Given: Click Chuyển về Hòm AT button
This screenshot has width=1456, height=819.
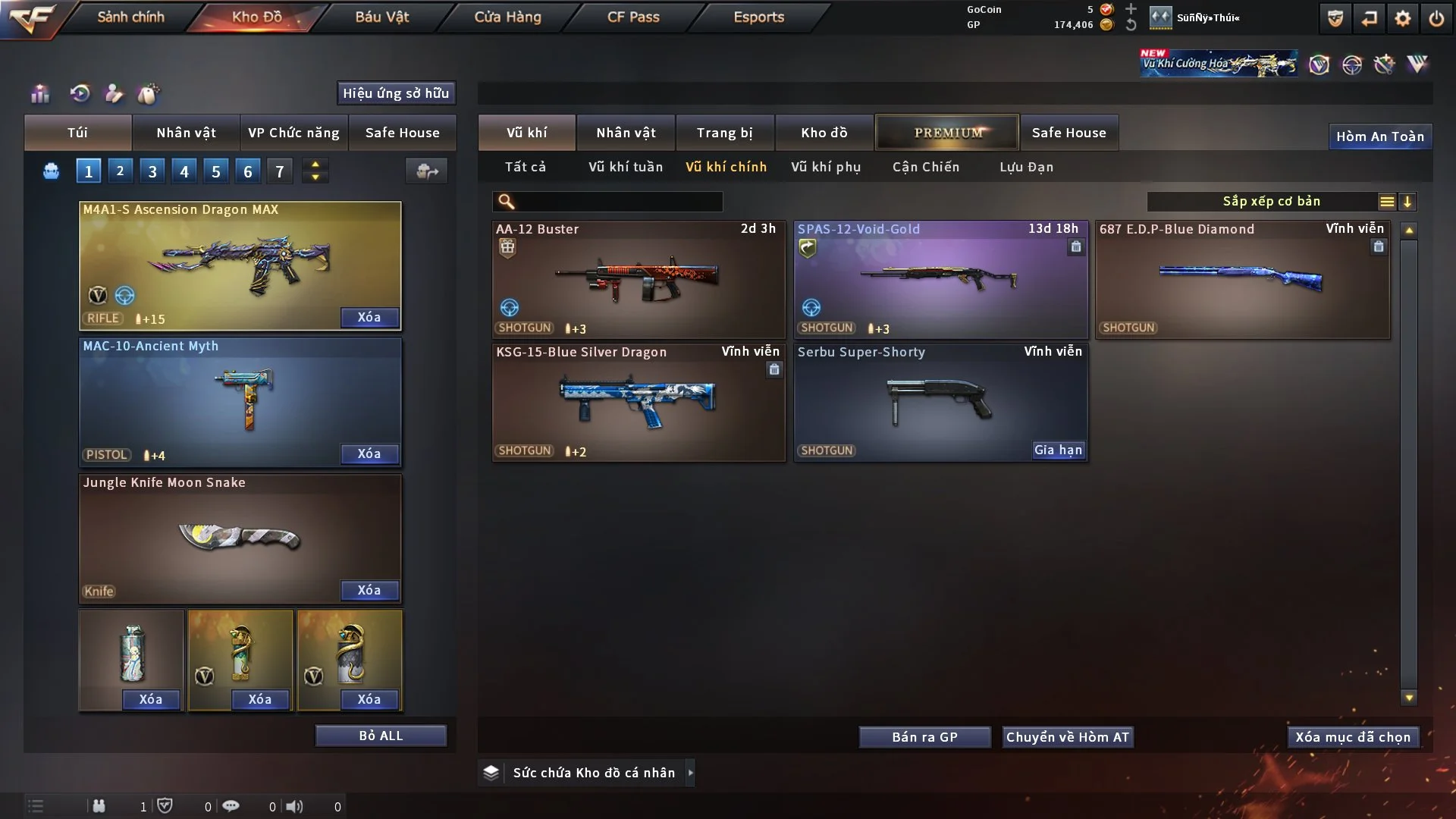Looking at the screenshot, I should click(1067, 737).
